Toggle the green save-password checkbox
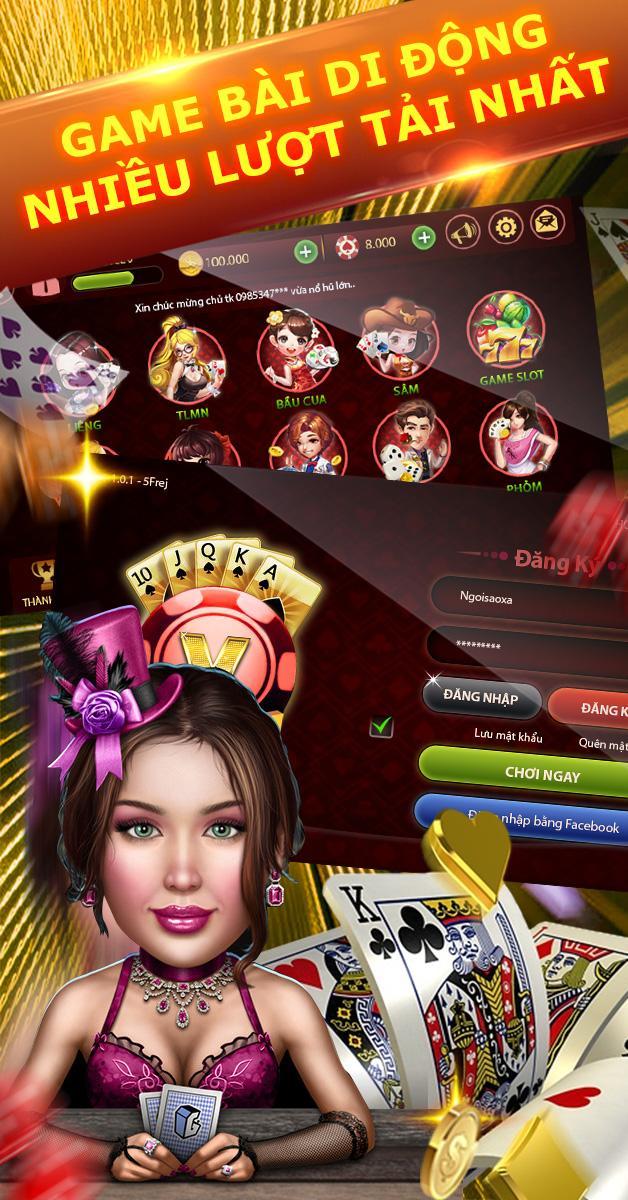Screen dimensions: 628x1200 coord(381,726)
